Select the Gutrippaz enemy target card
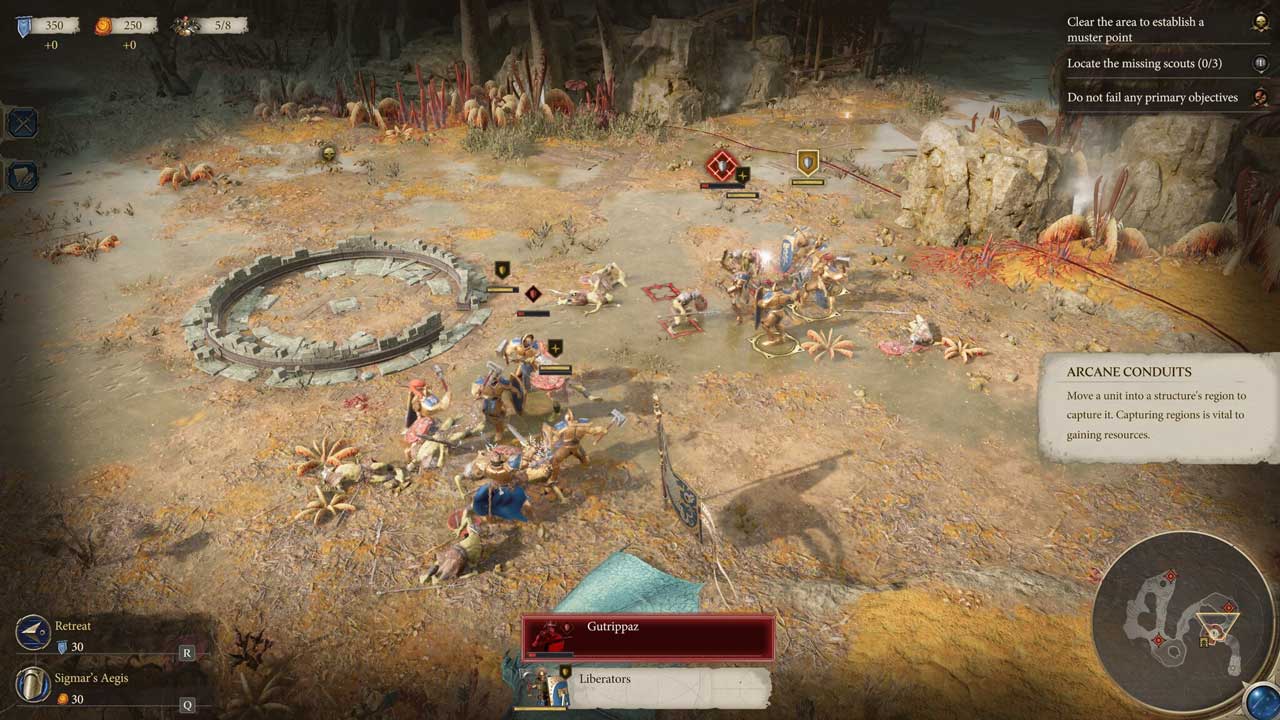 pos(648,637)
